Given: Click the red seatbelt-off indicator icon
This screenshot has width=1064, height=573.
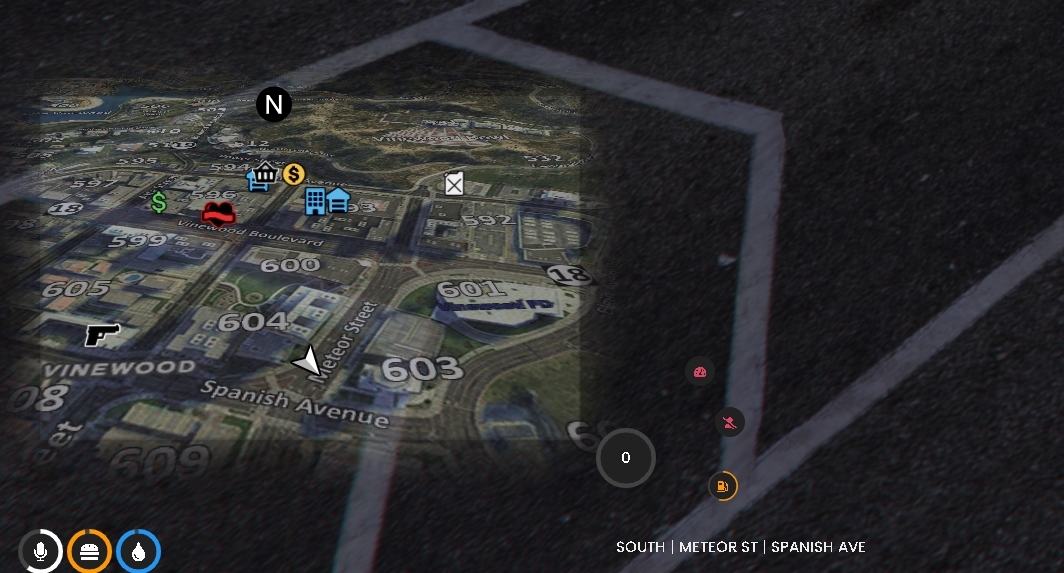Looking at the screenshot, I should click(x=731, y=422).
